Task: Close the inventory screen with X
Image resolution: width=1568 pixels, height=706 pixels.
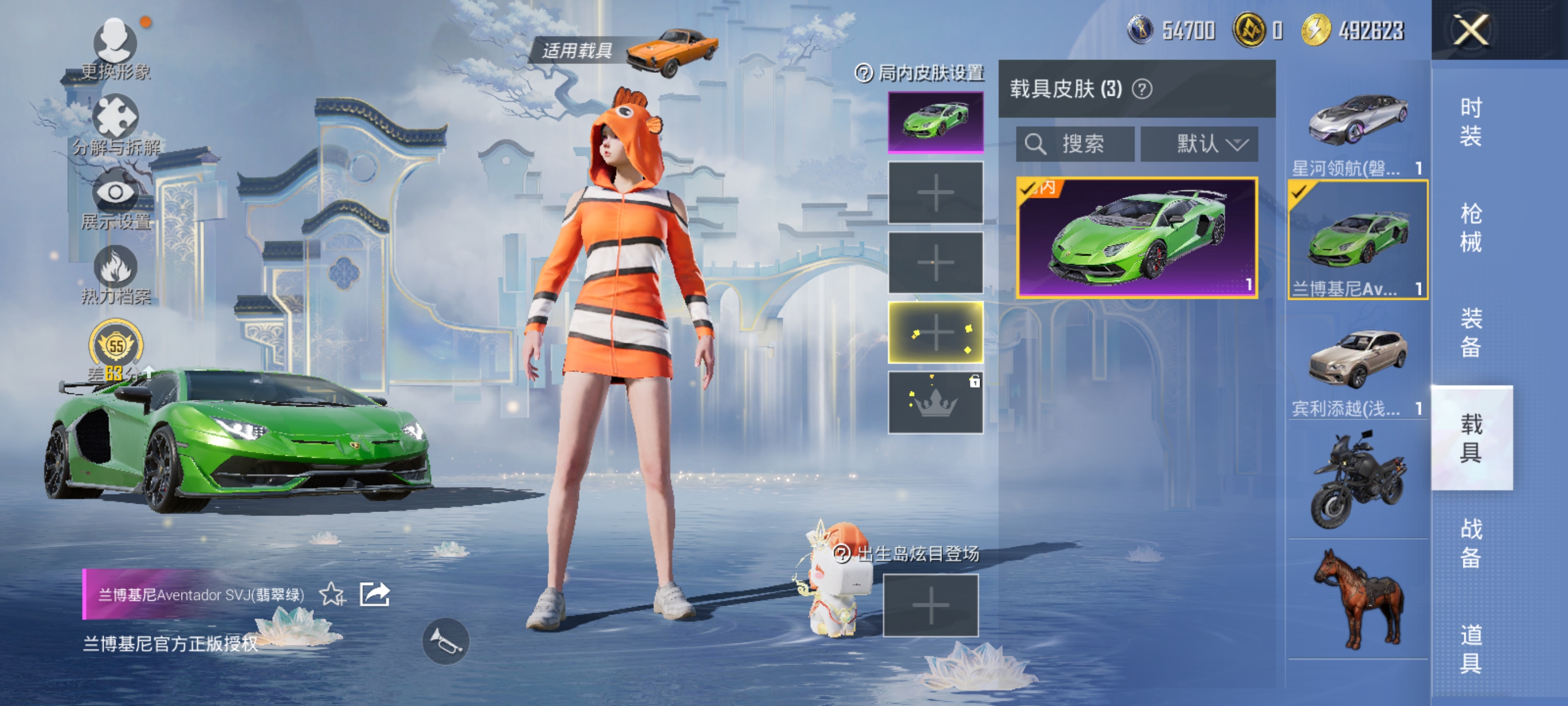Action: [x=1471, y=30]
